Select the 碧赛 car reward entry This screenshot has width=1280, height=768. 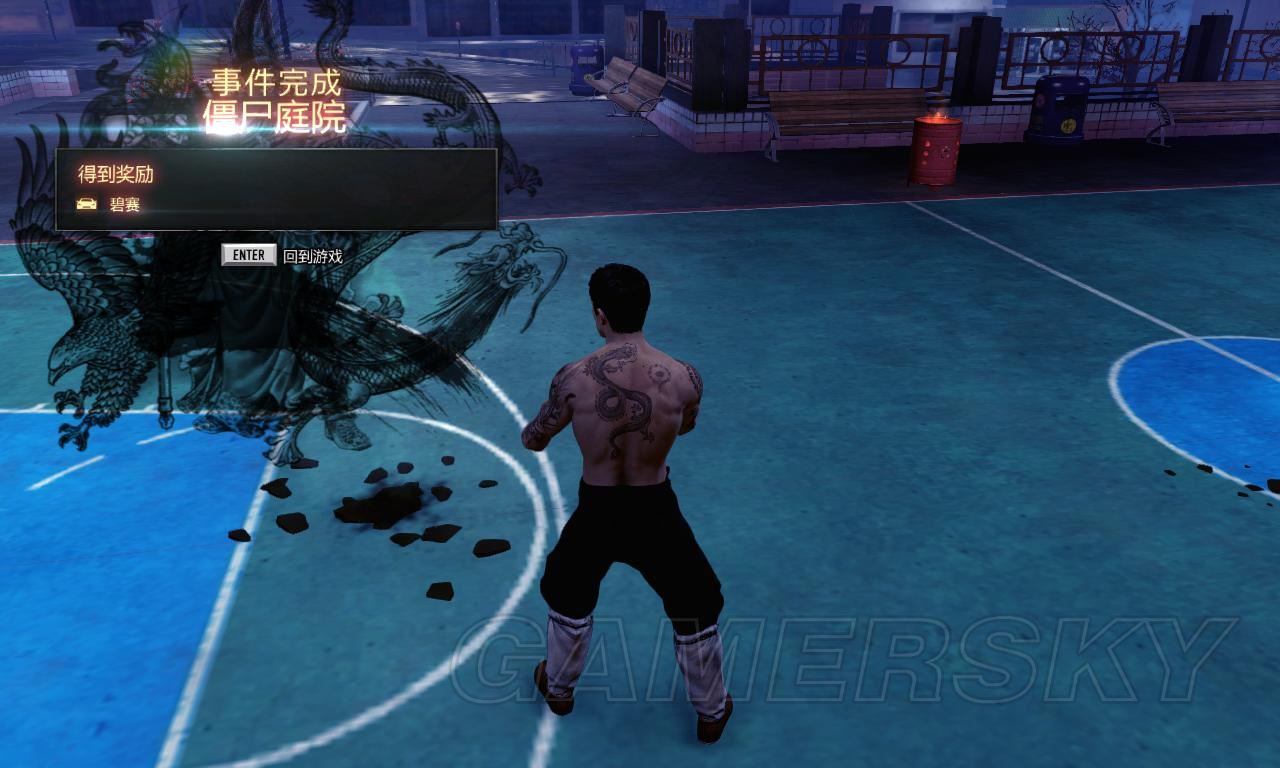(x=123, y=204)
